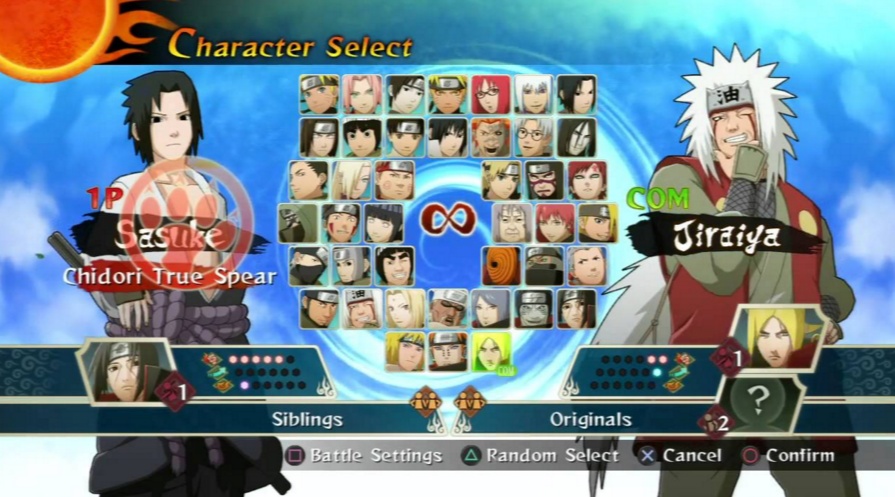
Task: Pick Hinata's portrait
Action: [x=383, y=223]
